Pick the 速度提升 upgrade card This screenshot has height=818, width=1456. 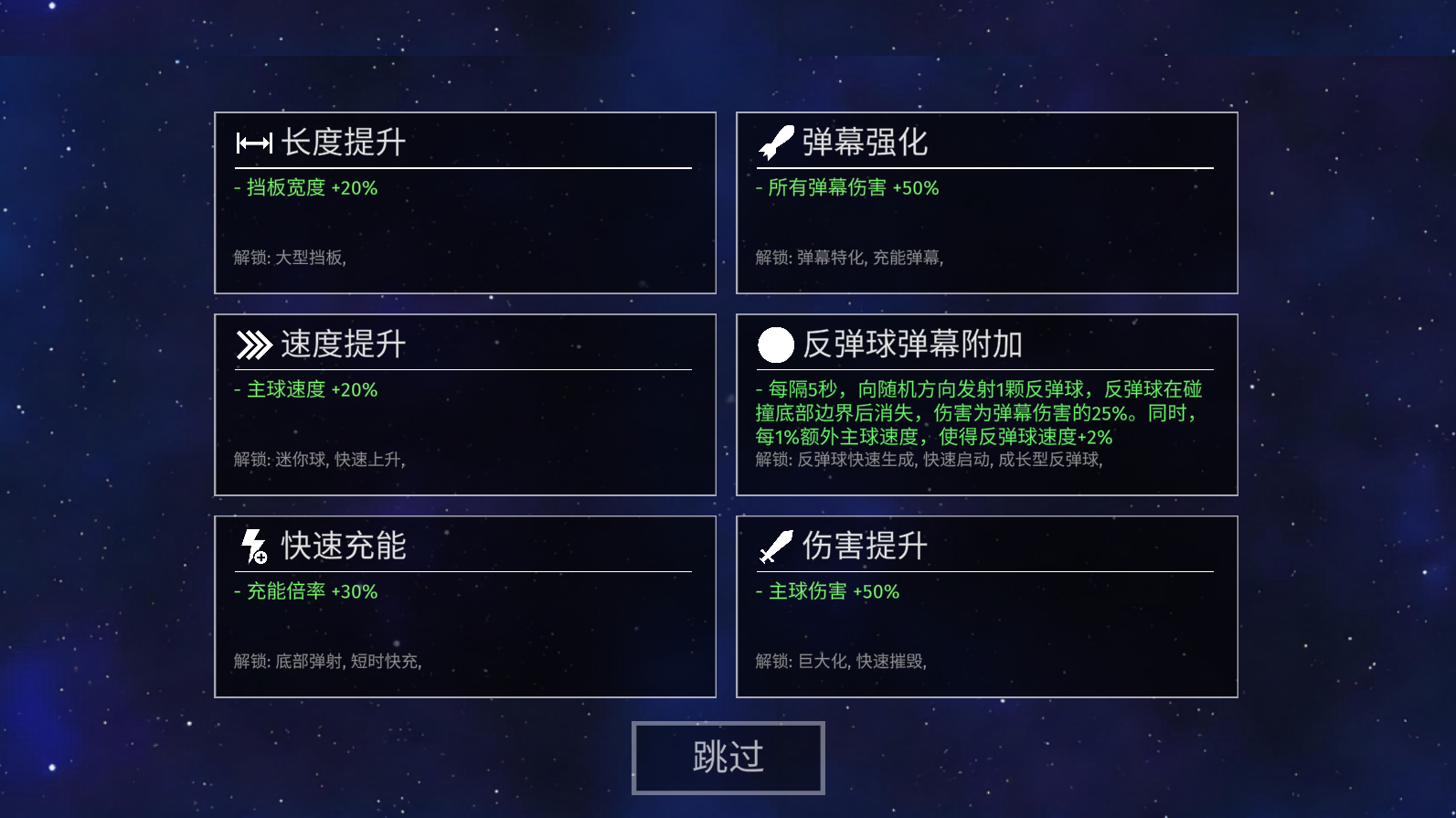(x=464, y=405)
